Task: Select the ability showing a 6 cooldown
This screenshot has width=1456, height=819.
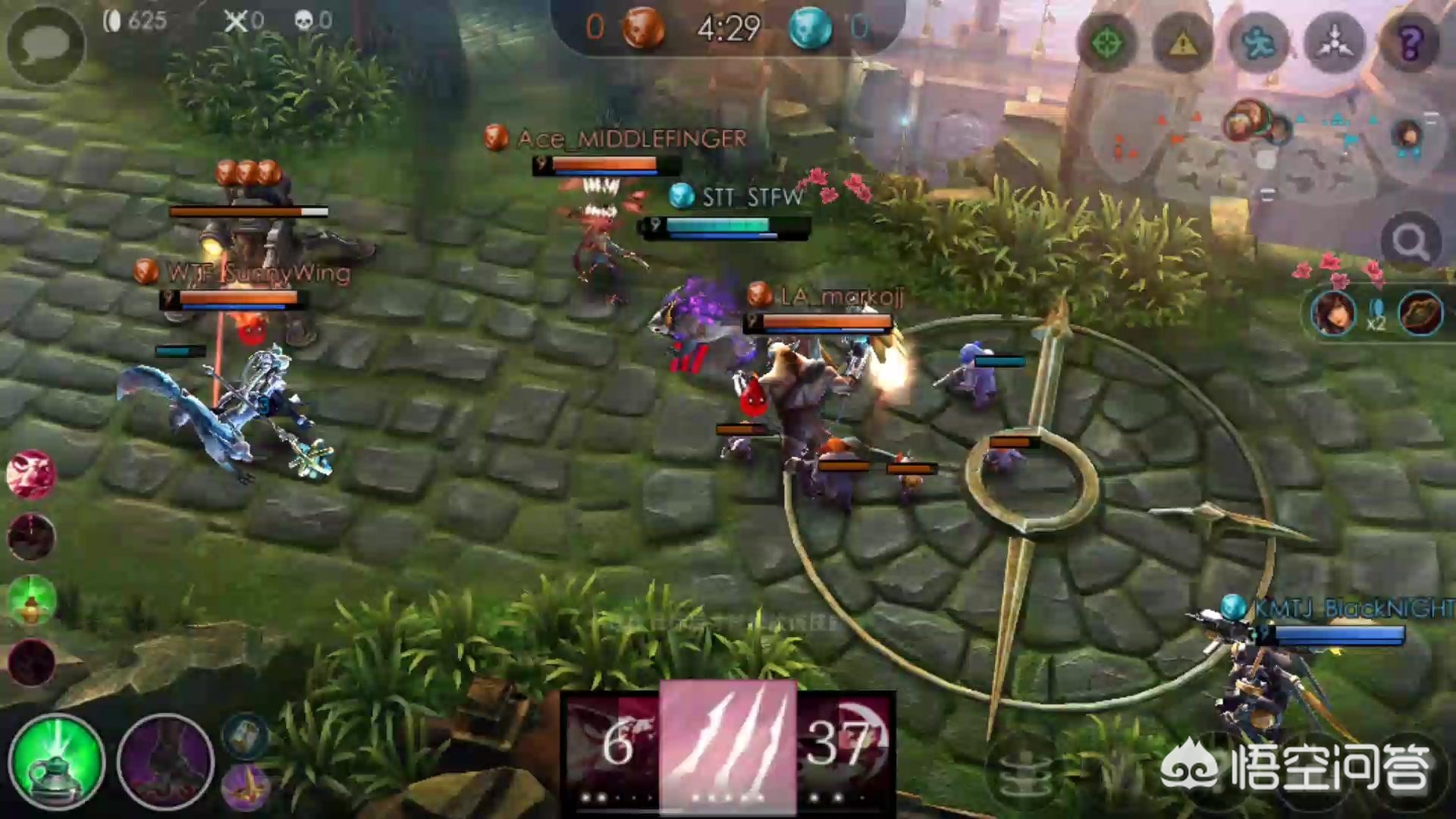Action: point(613,747)
